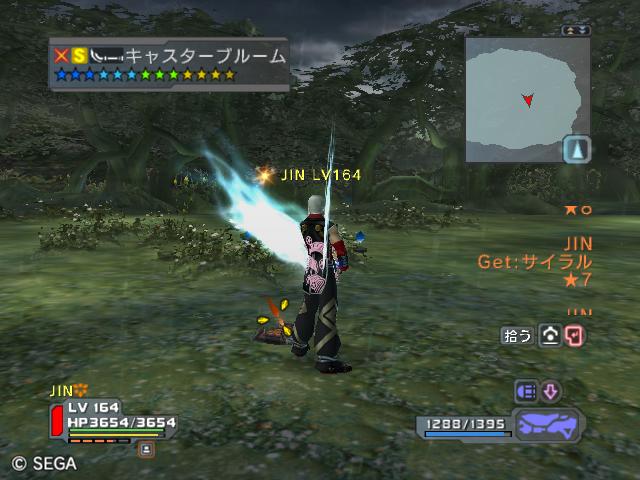Toggle the minimap zoom arrows above the map
The image size is (640, 480).
pos(574,31)
